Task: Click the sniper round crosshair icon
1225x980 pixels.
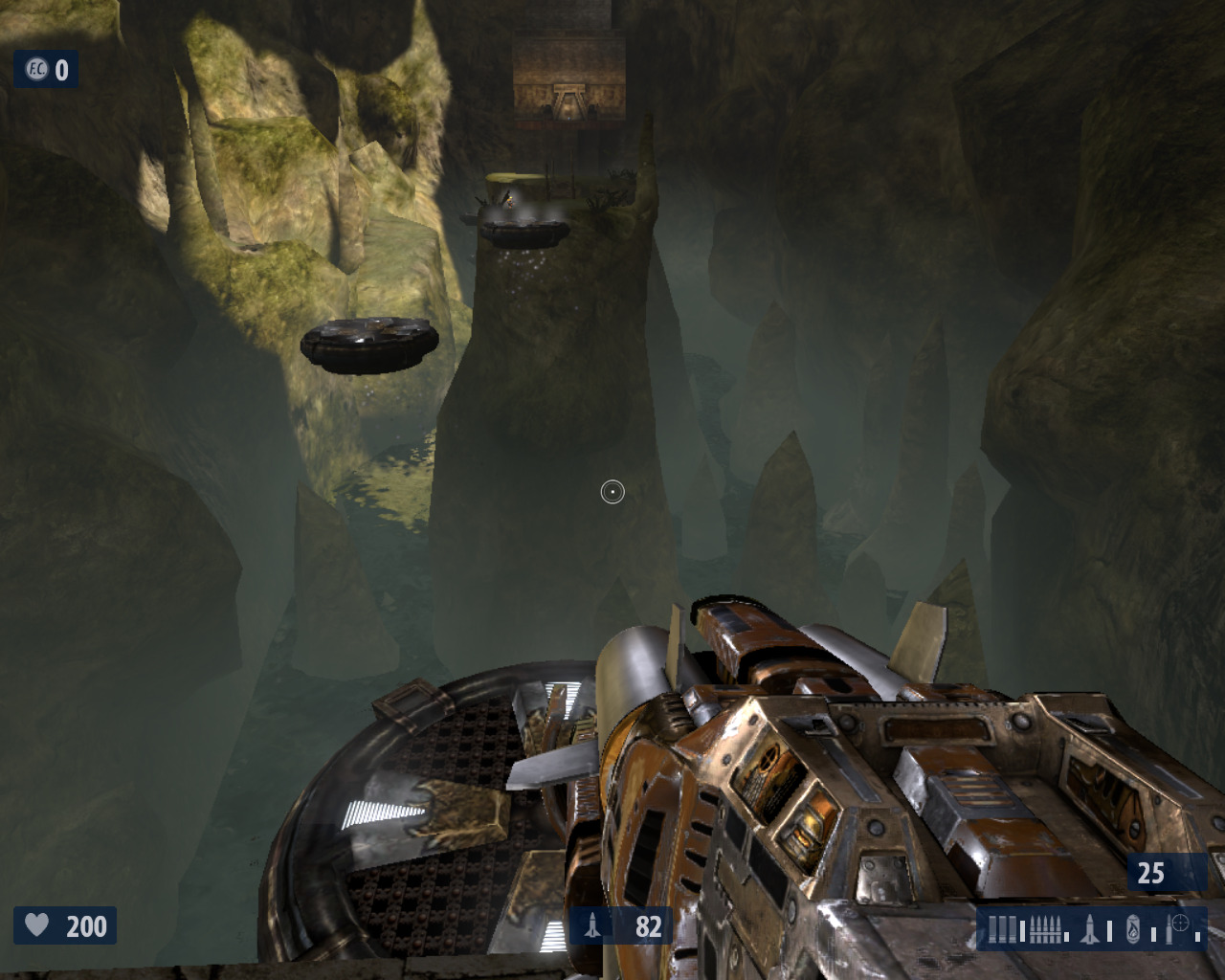Action: pos(1180,924)
